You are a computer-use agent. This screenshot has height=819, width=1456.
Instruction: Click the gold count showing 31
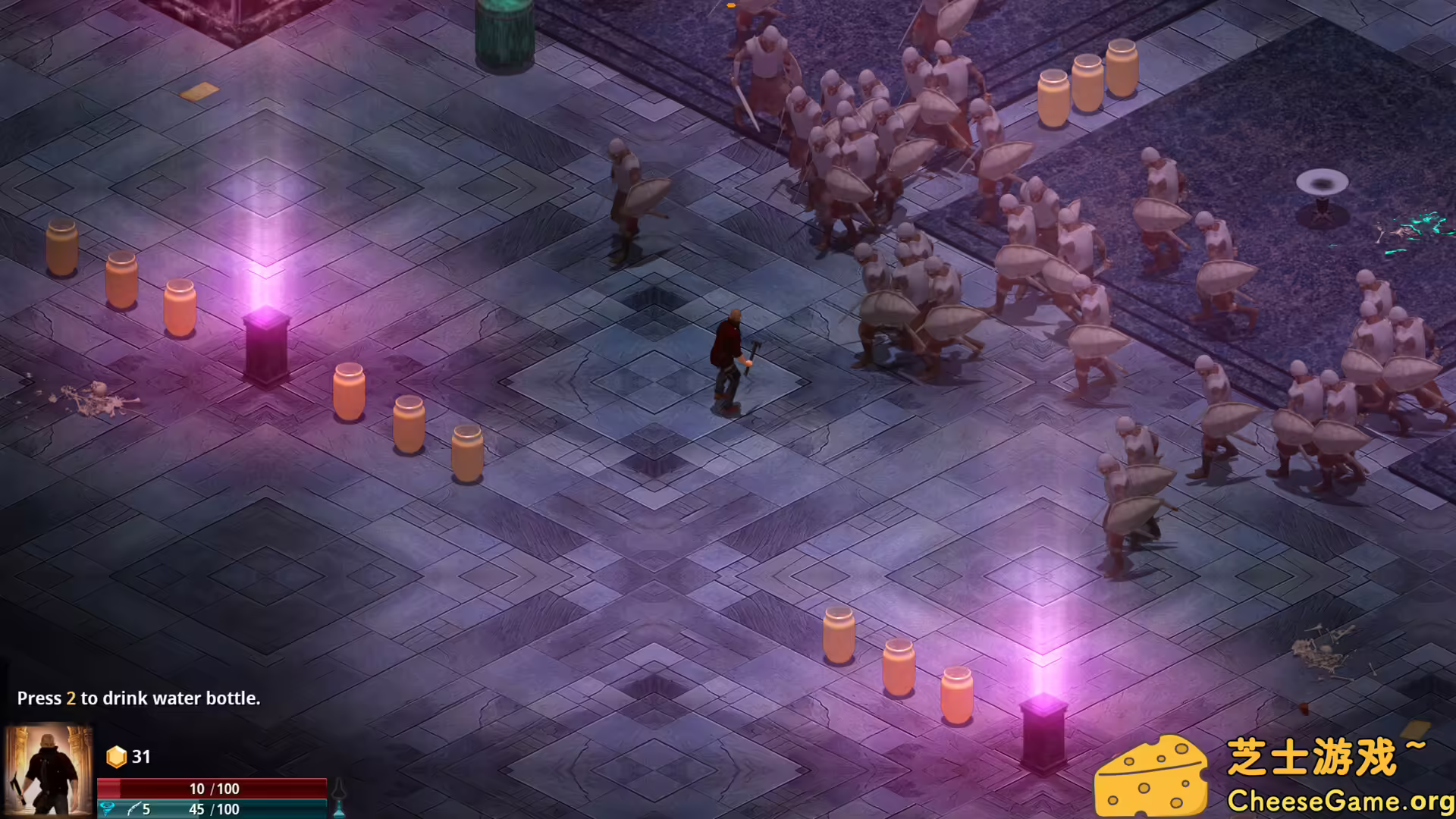coord(141,756)
